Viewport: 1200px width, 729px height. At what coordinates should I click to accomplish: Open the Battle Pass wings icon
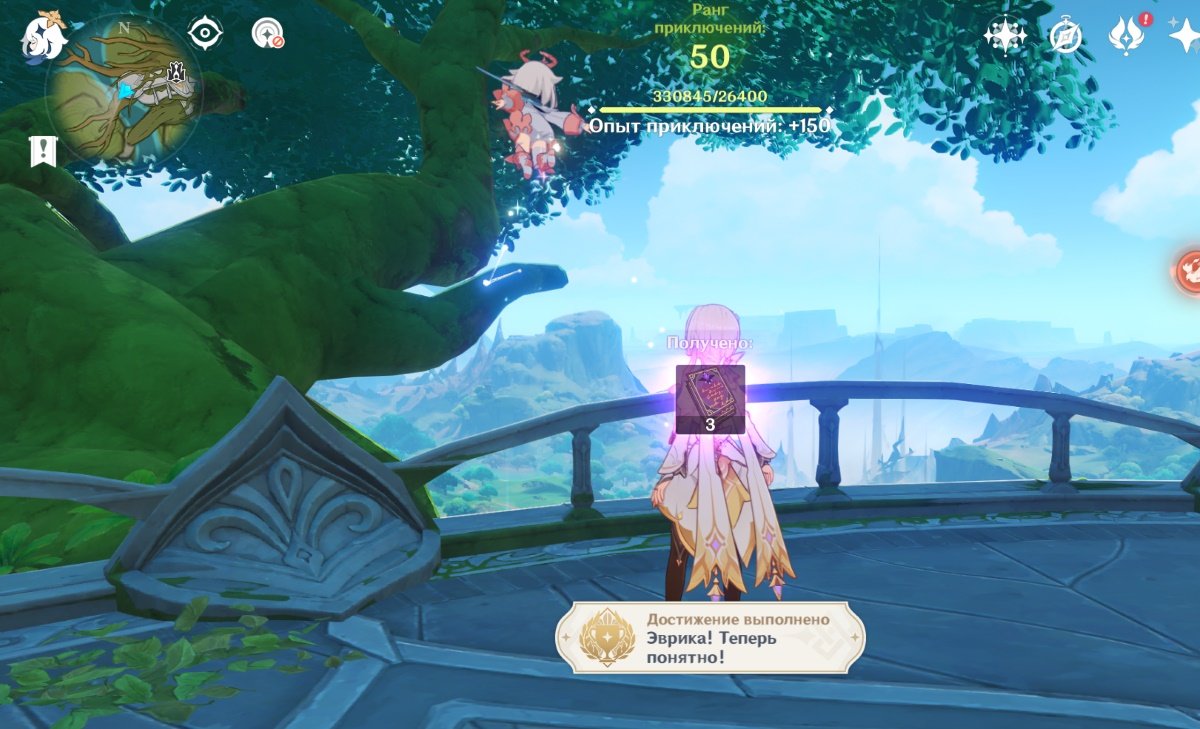point(1127,37)
